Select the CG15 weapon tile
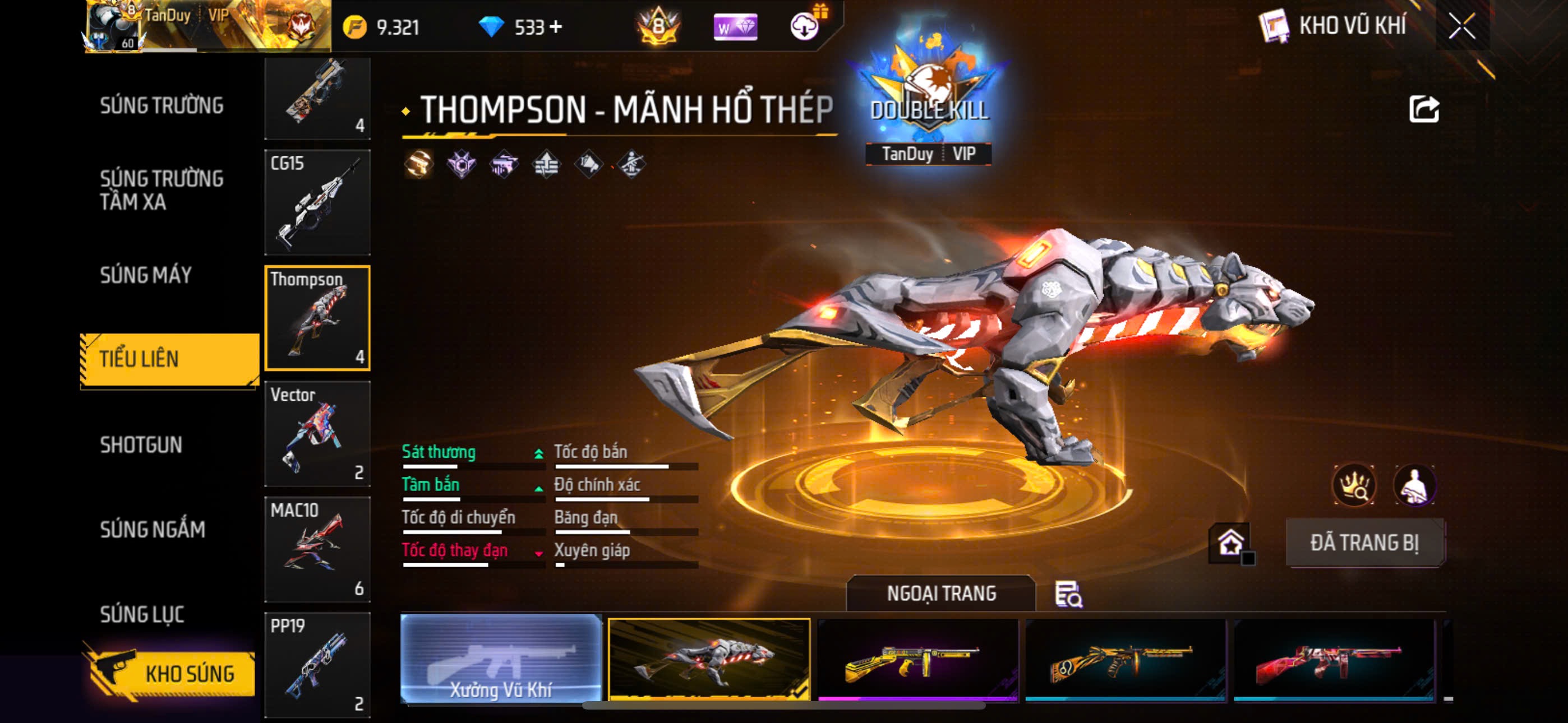 [x=317, y=202]
